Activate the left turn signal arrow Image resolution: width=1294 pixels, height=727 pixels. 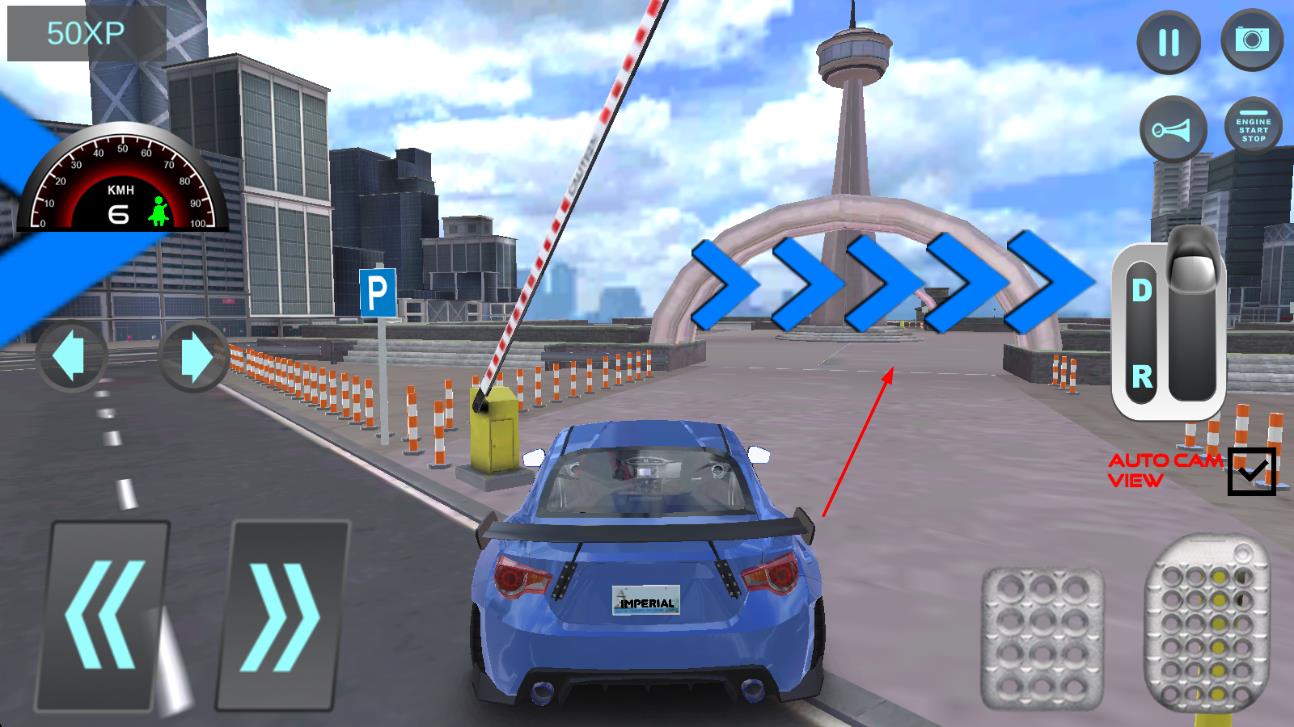pyautogui.click(x=70, y=357)
